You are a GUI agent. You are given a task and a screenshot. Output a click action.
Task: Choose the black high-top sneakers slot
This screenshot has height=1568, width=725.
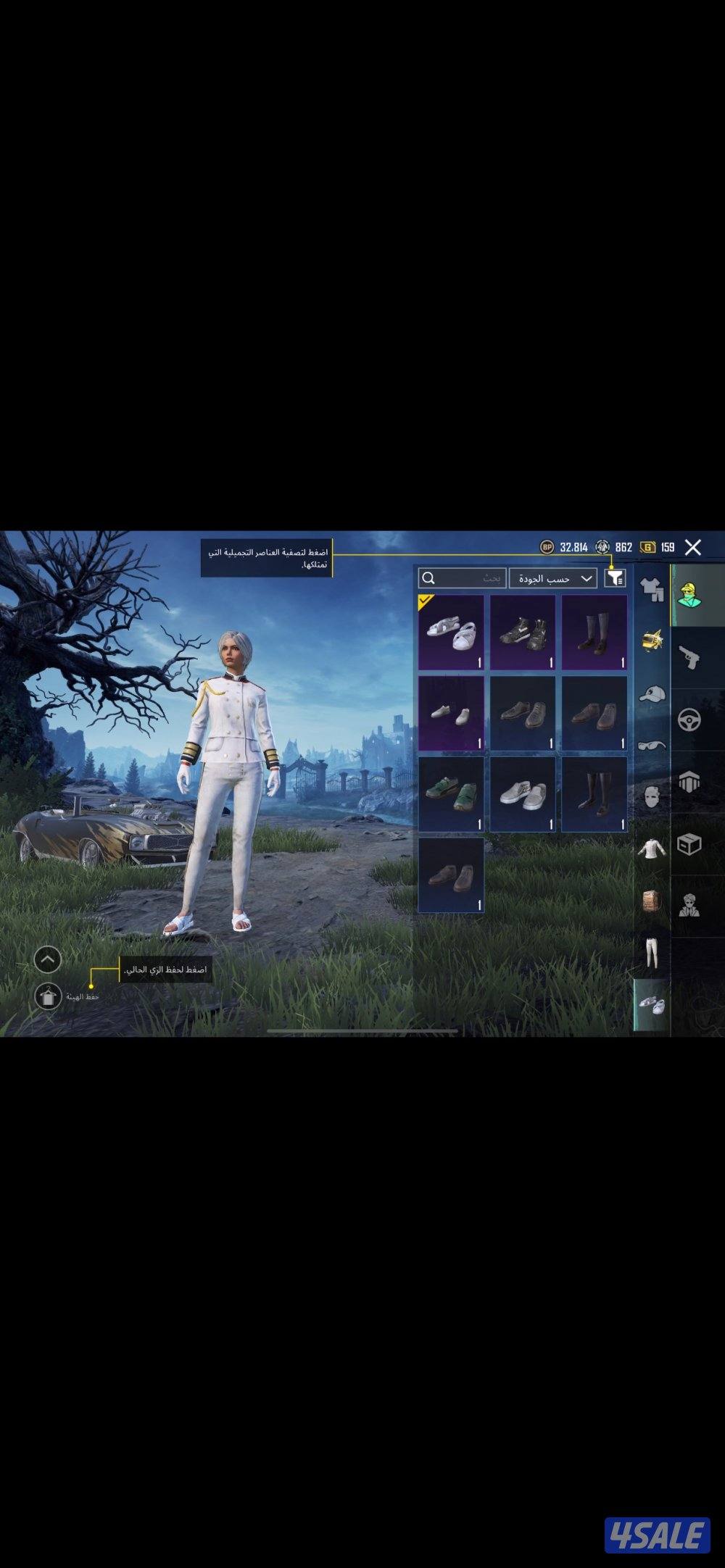coord(523,632)
